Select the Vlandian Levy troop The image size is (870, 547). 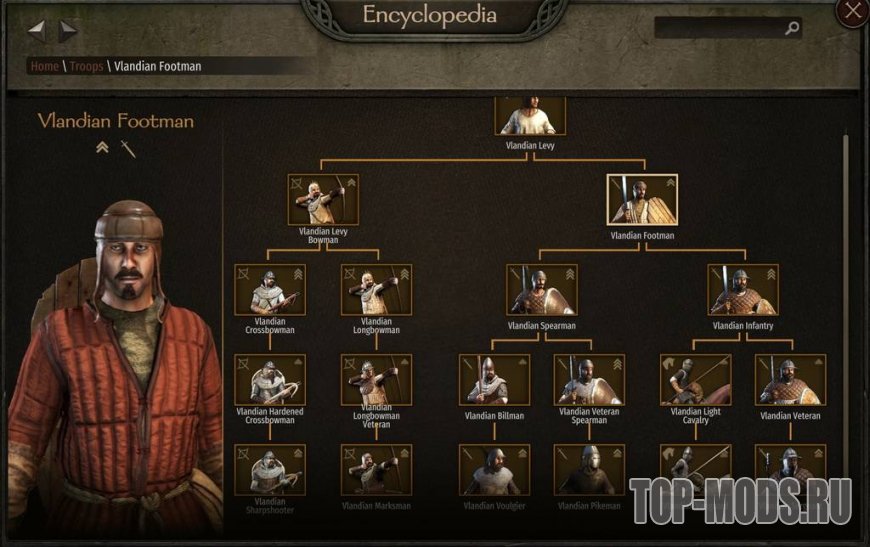click(x=531, y=117)
